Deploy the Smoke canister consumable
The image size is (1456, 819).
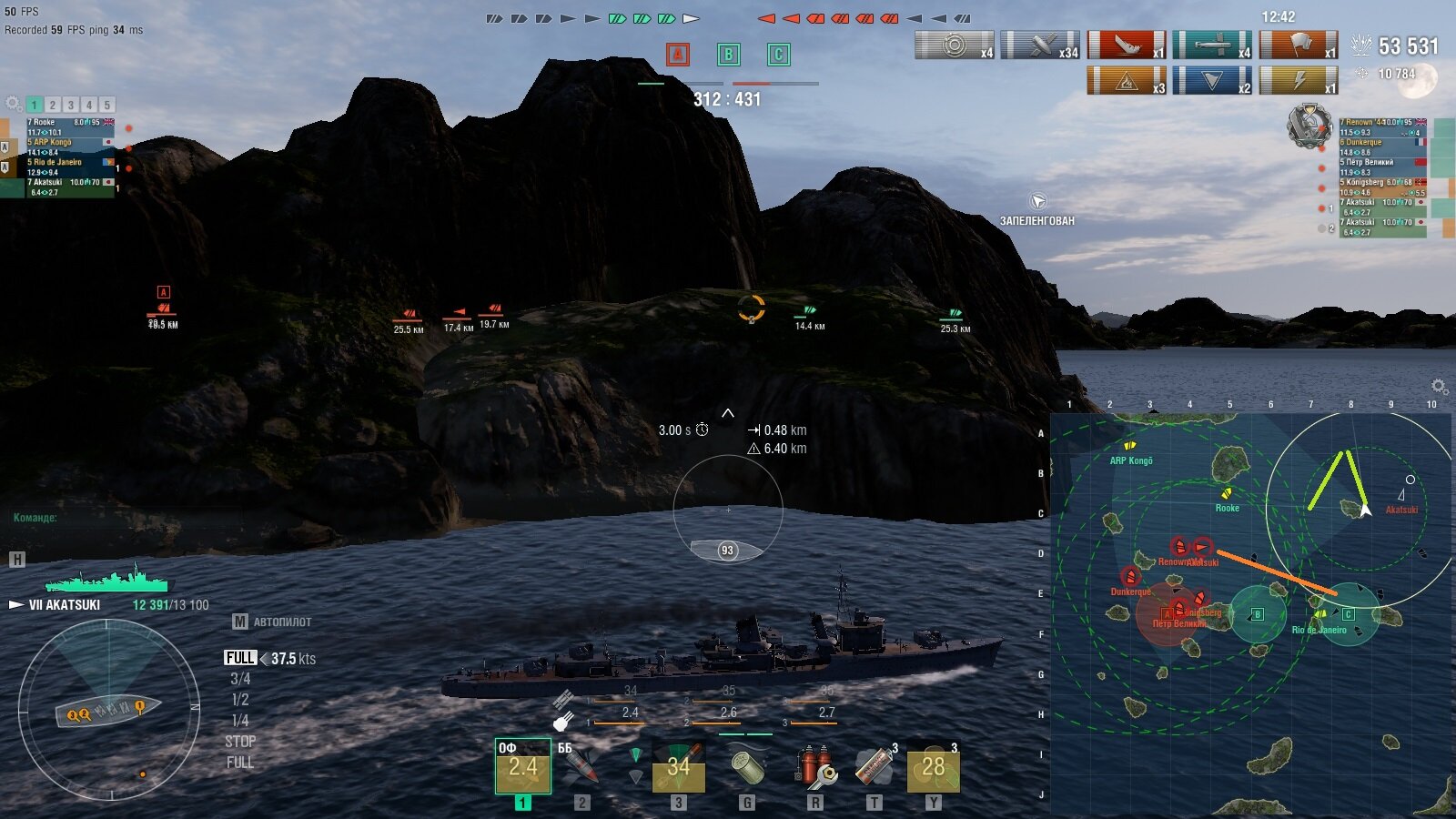(x=875, y=766)
